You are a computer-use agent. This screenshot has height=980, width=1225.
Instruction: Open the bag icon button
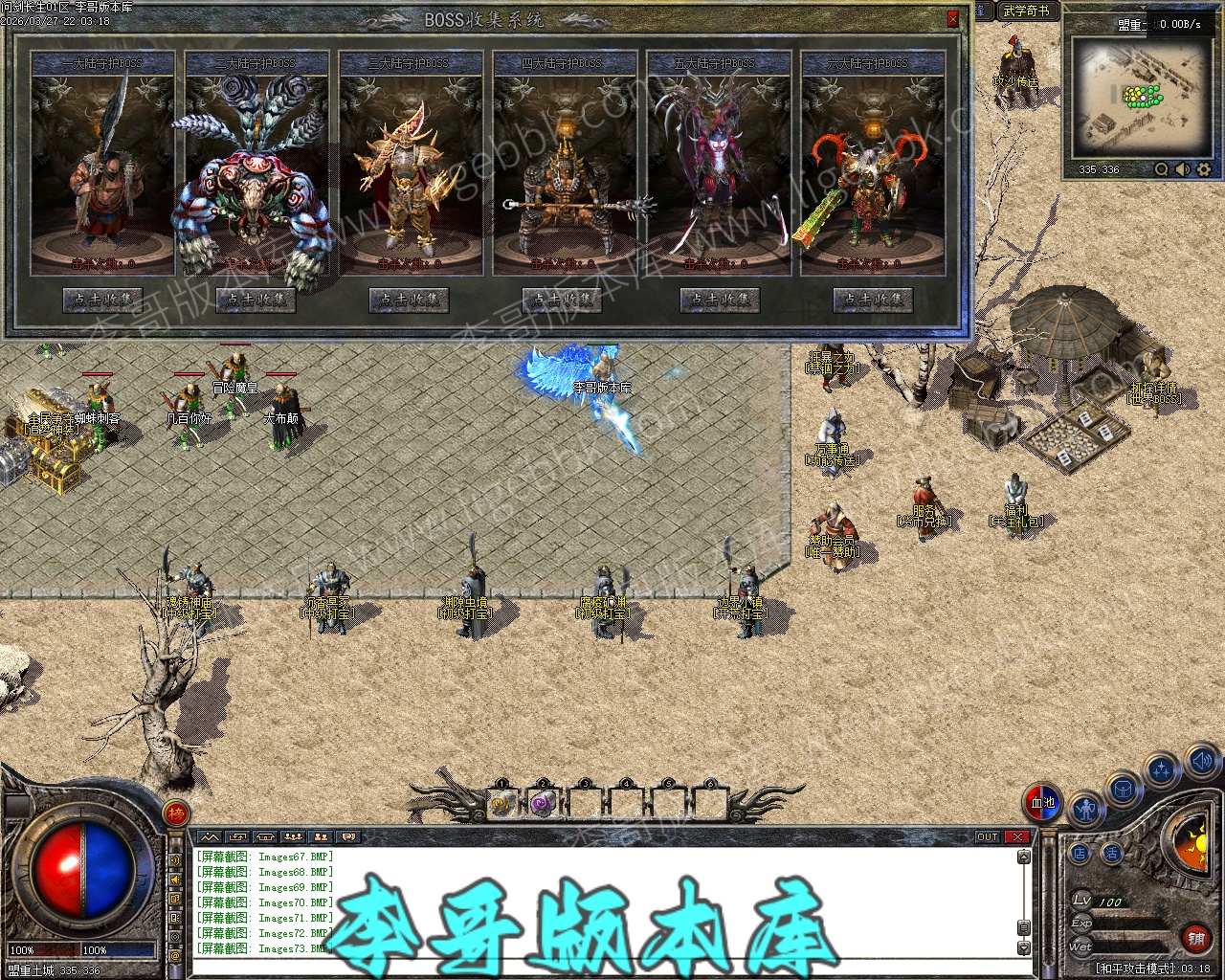tap(1124, 791)
